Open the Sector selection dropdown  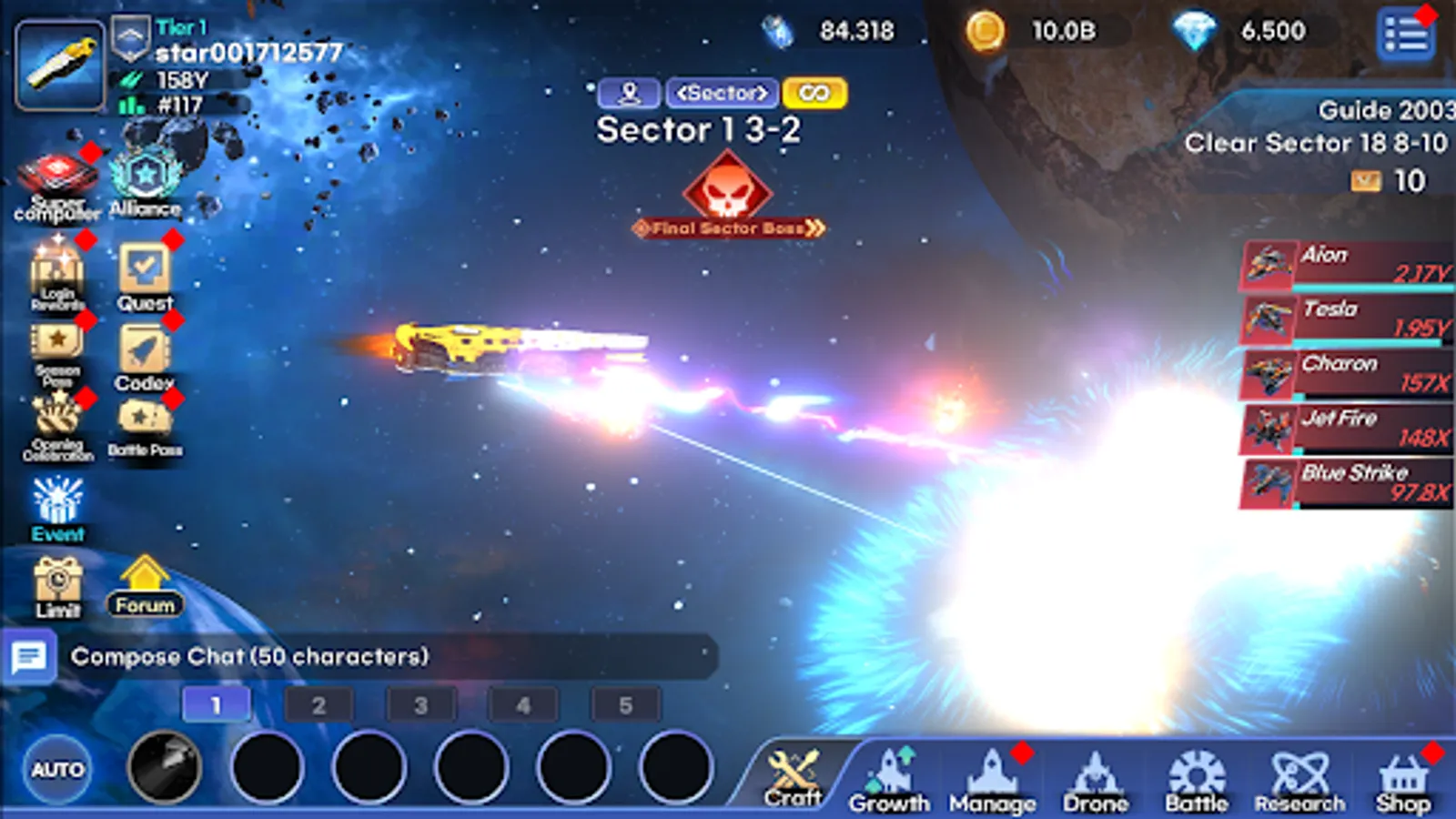(x=721, y=94)
